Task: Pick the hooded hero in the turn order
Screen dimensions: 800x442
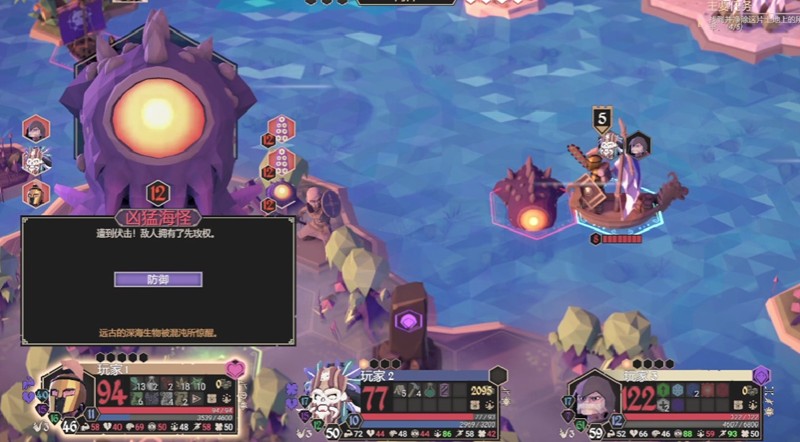Action: 37,128
